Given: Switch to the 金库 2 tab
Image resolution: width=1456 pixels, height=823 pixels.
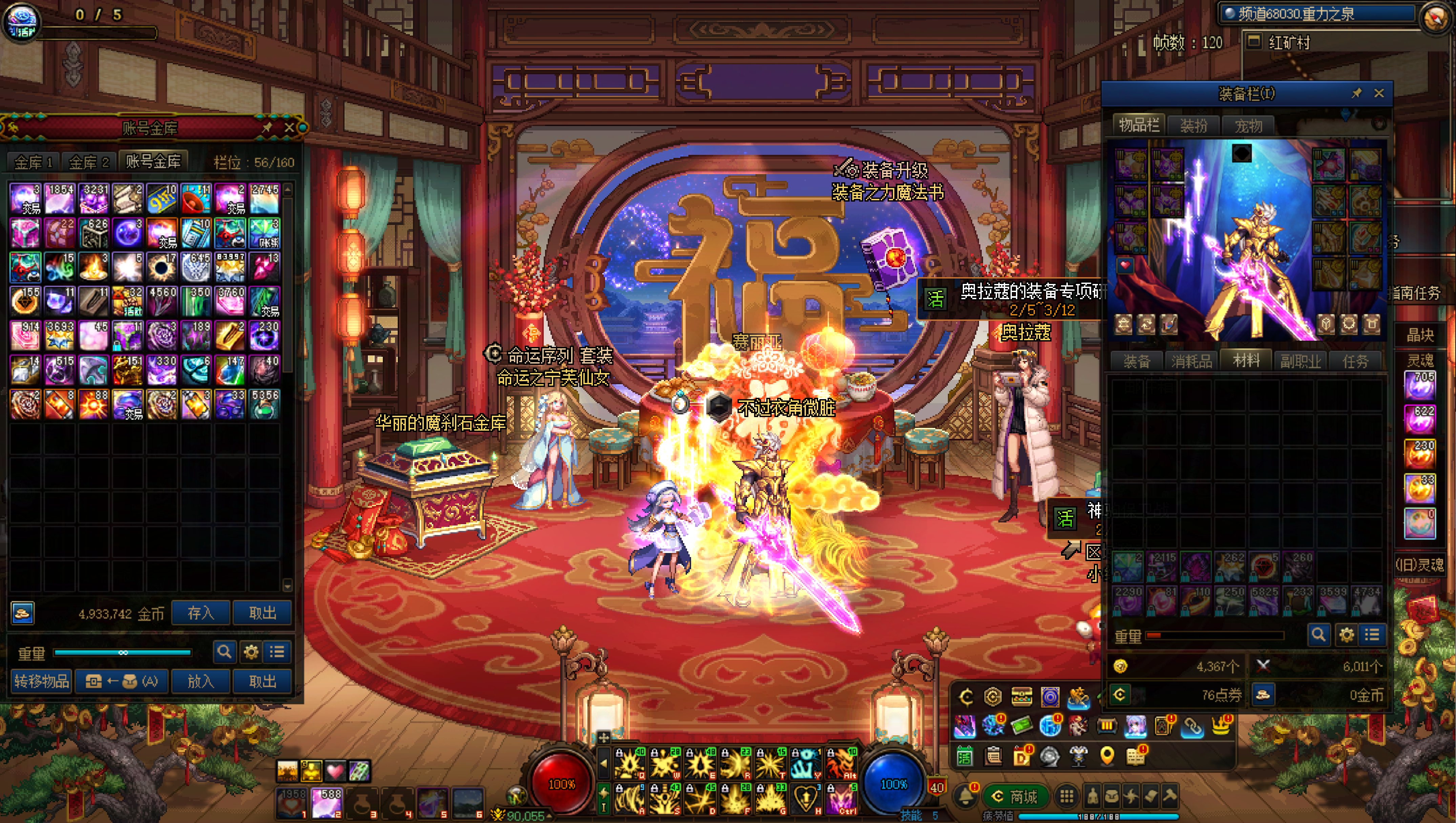Looking at the screenshot, I should coord(88,163).
